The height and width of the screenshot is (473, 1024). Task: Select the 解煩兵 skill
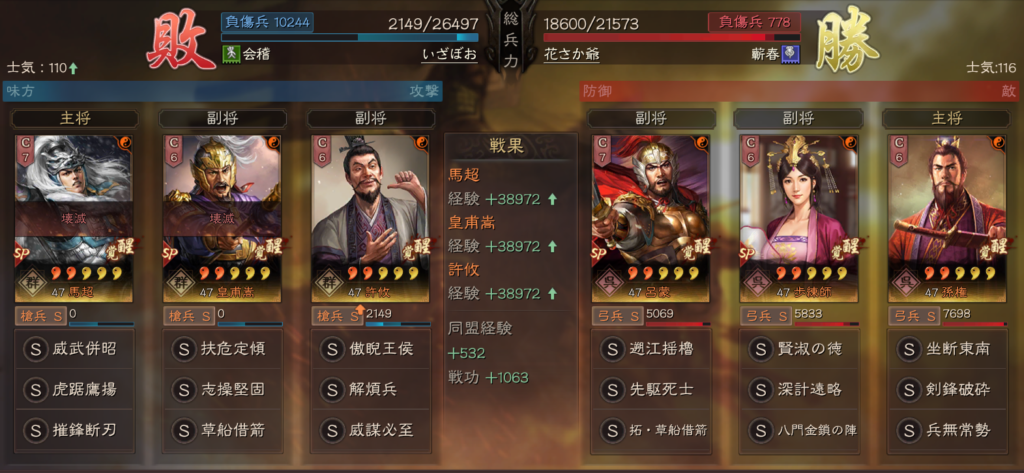[370, 390]
